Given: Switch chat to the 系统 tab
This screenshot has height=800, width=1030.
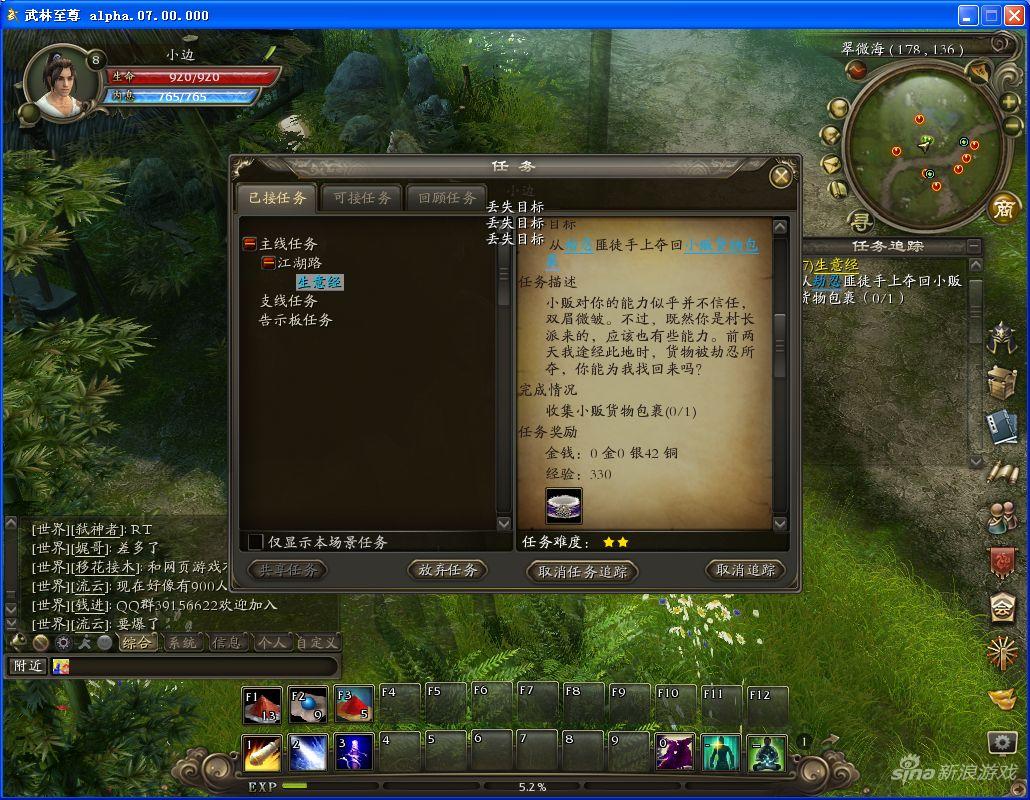Looking at the screenshot, I should tap(182, 643).
